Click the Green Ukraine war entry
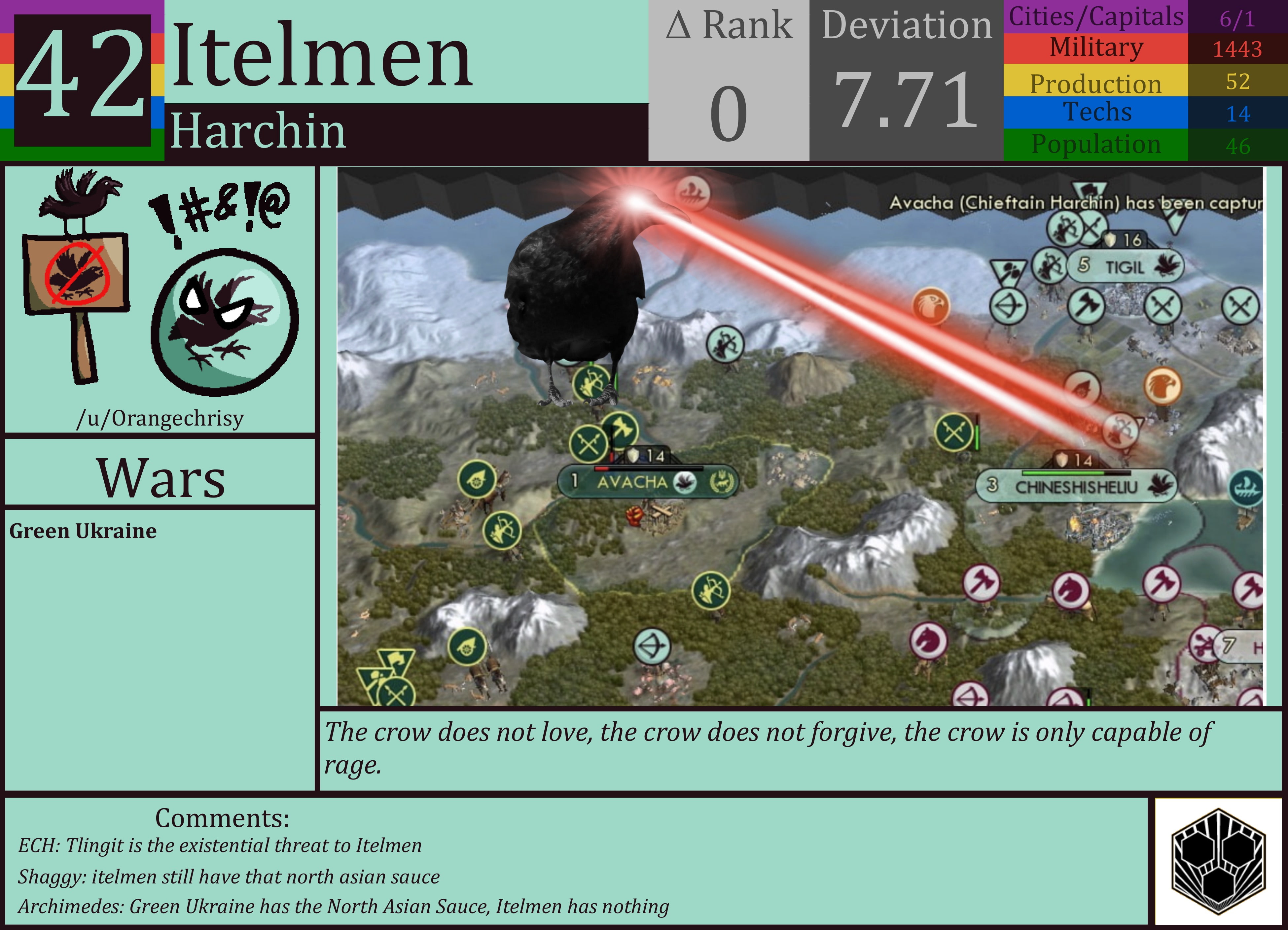The height and width of the screenshot is (930, 1288). [82, 532]
